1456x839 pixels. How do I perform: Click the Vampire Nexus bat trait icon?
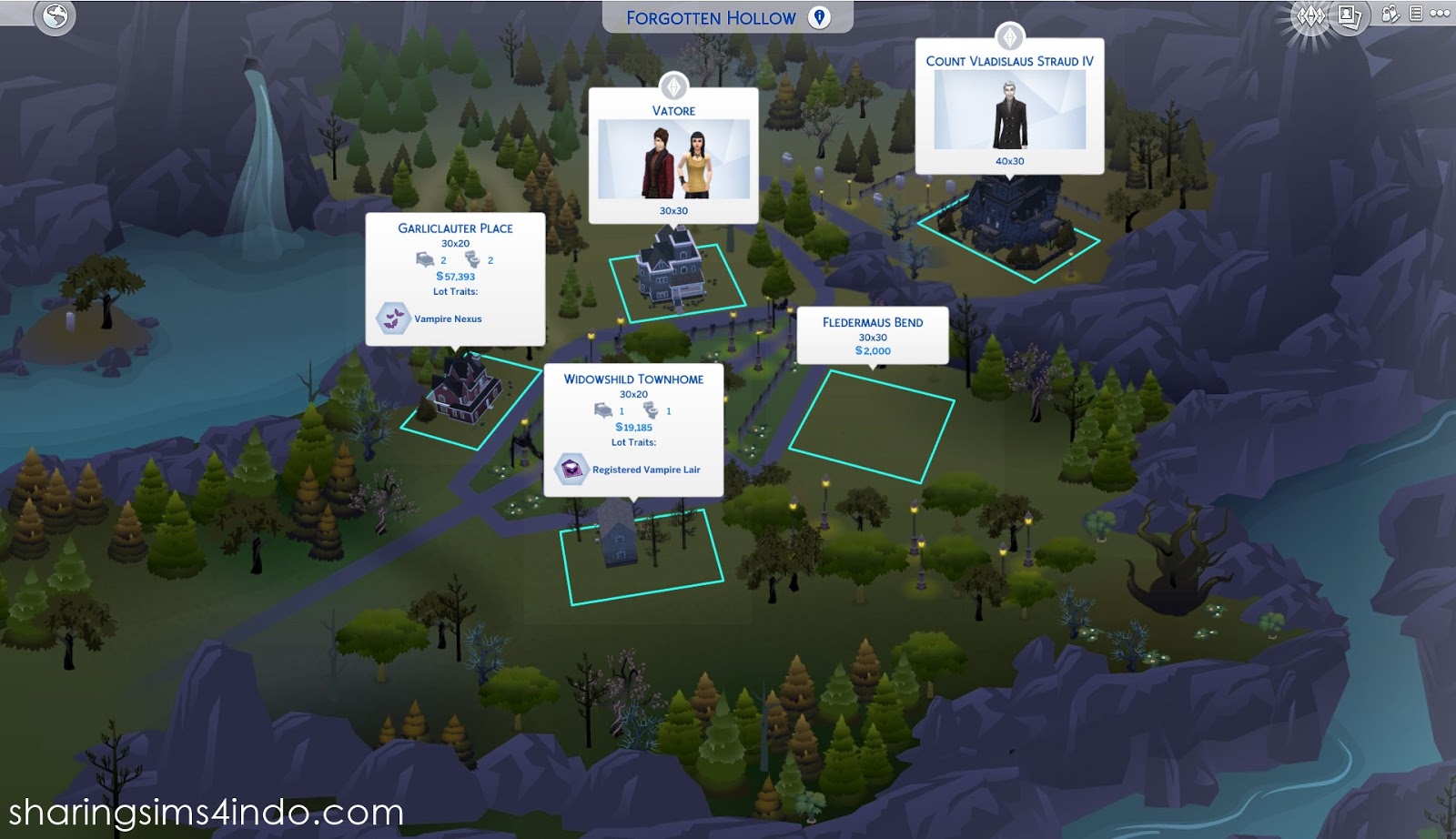point(394,319)
